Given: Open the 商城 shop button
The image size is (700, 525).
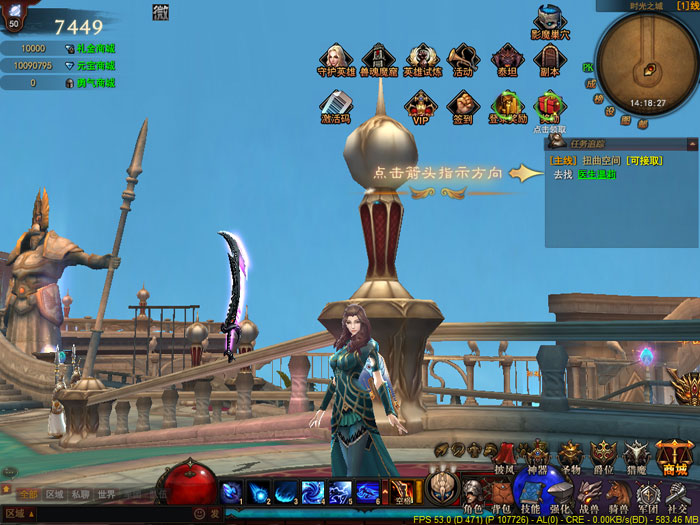Looking at the screenshot, I should pos(674,457).
